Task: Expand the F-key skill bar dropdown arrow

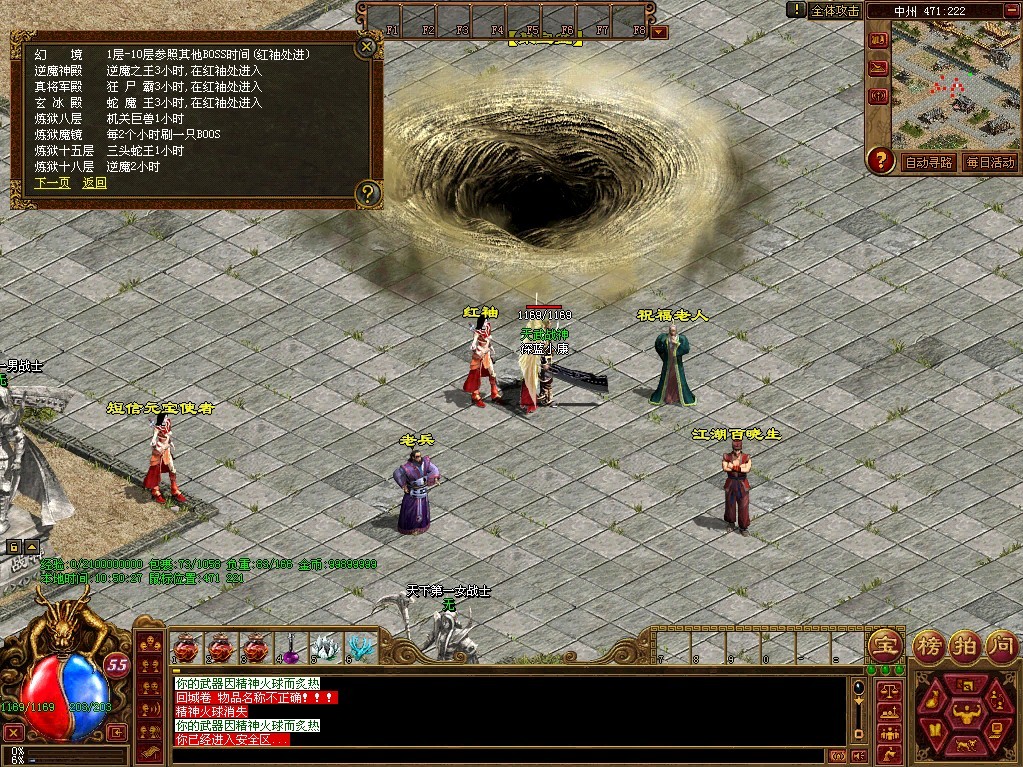Action: [x=659, y=31]
